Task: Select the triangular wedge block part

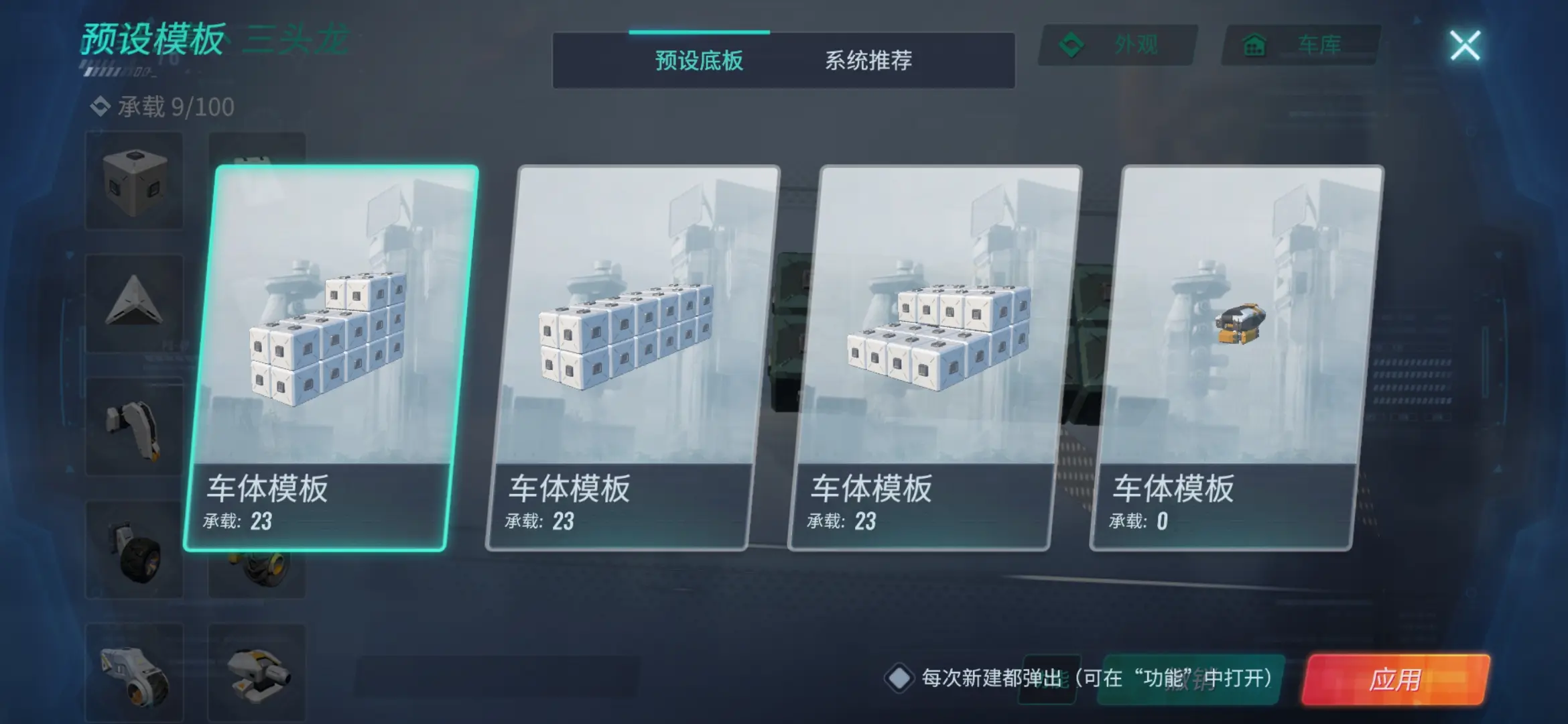Action: (135, 304)
